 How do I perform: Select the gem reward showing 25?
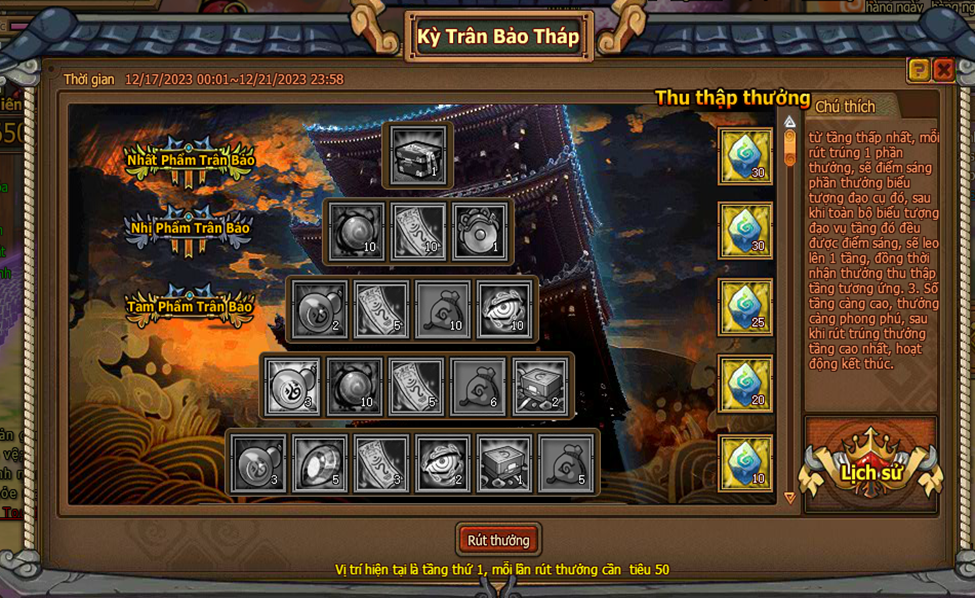[745, 307]
